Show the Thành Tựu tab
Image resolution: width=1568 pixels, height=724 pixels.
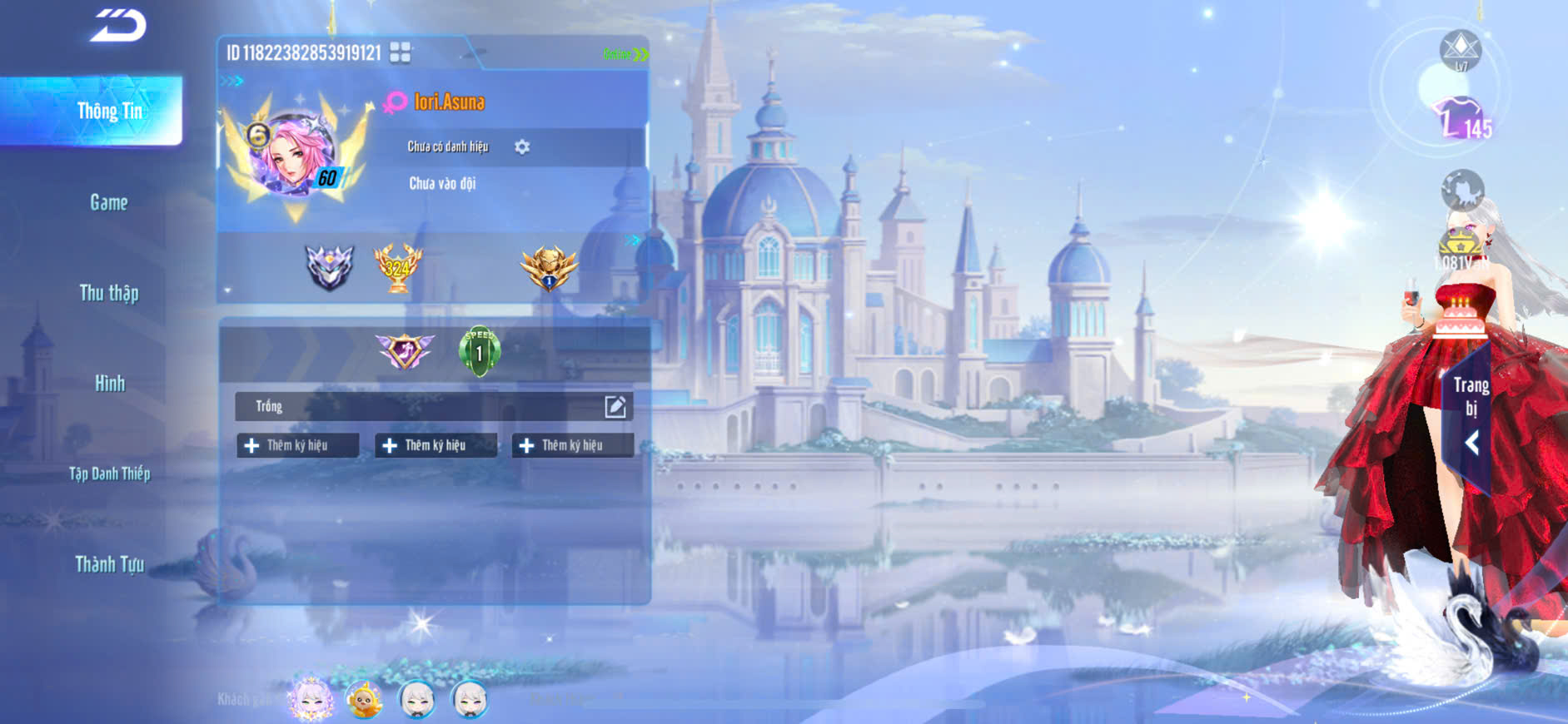coord(109,564)
